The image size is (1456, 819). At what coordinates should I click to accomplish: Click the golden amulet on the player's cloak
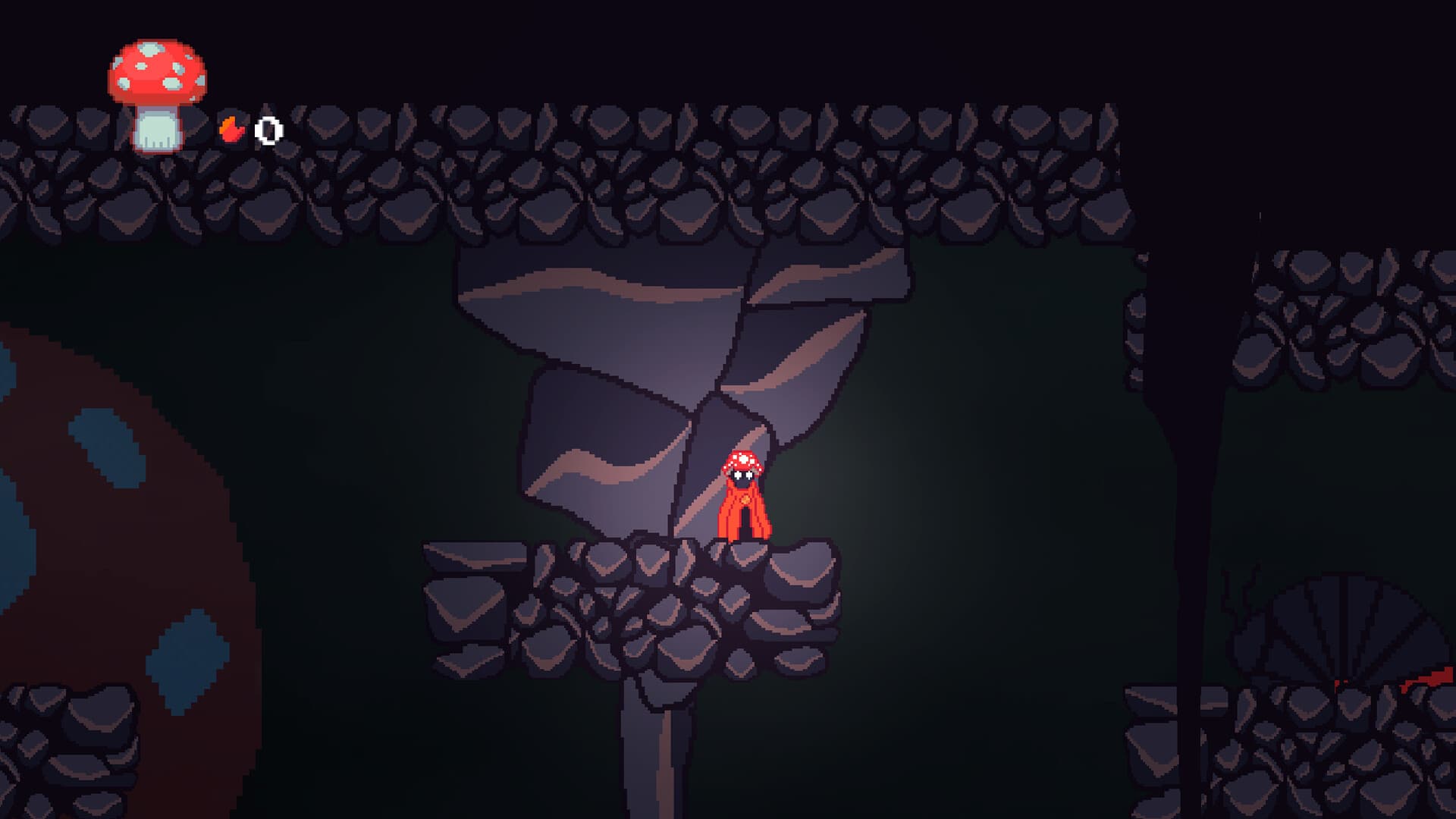pos(745,499)
